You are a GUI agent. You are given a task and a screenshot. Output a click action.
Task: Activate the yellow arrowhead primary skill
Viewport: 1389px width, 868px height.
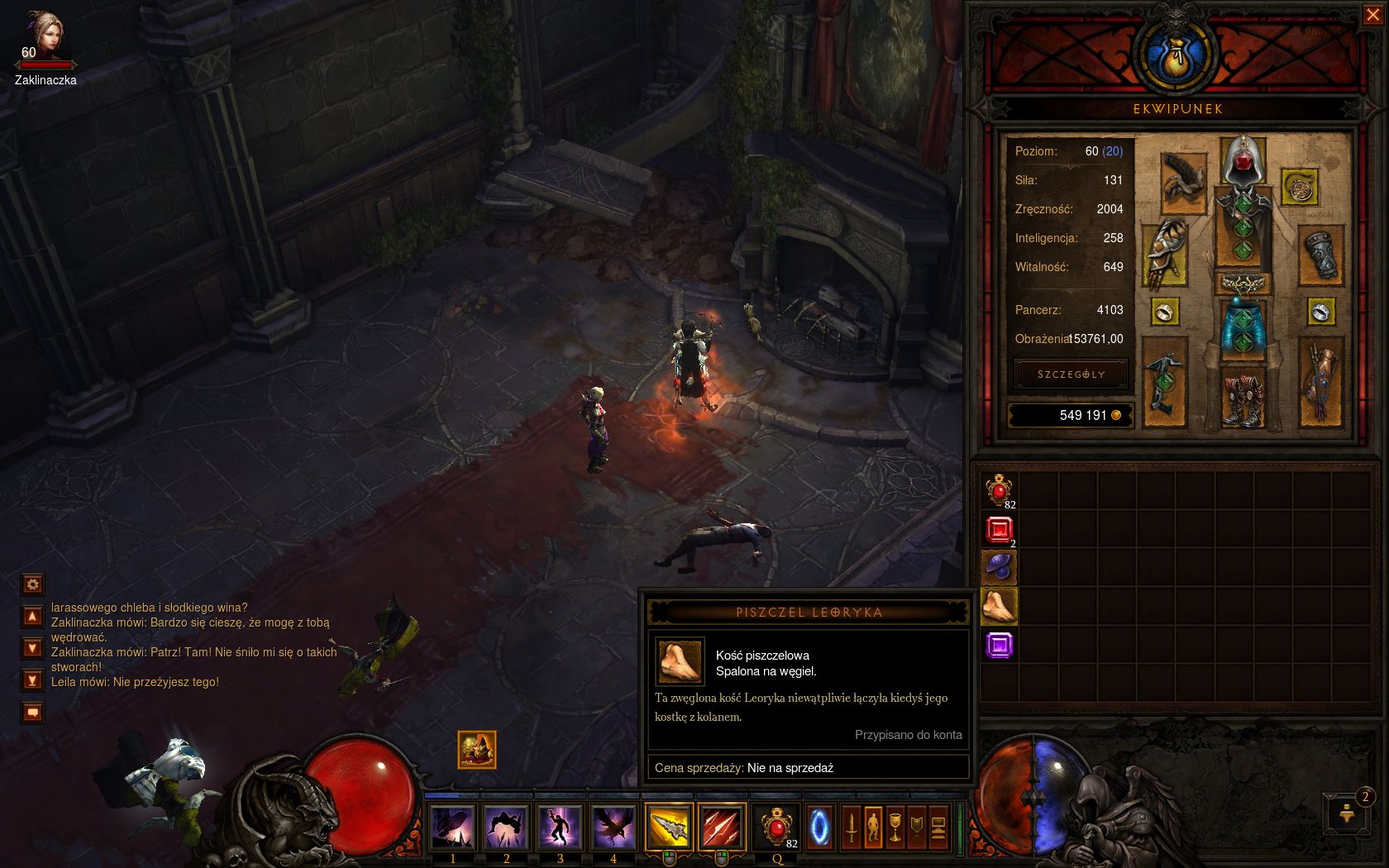(x=669, y=827)
